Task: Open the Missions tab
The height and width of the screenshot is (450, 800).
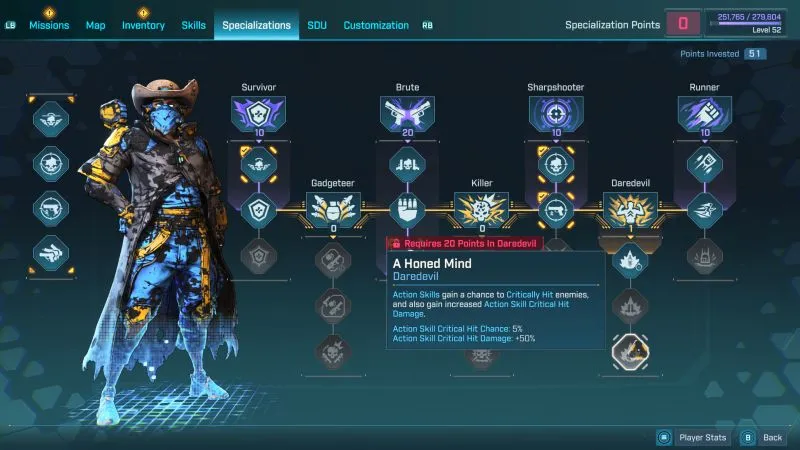Action: (x=49, y=25)
